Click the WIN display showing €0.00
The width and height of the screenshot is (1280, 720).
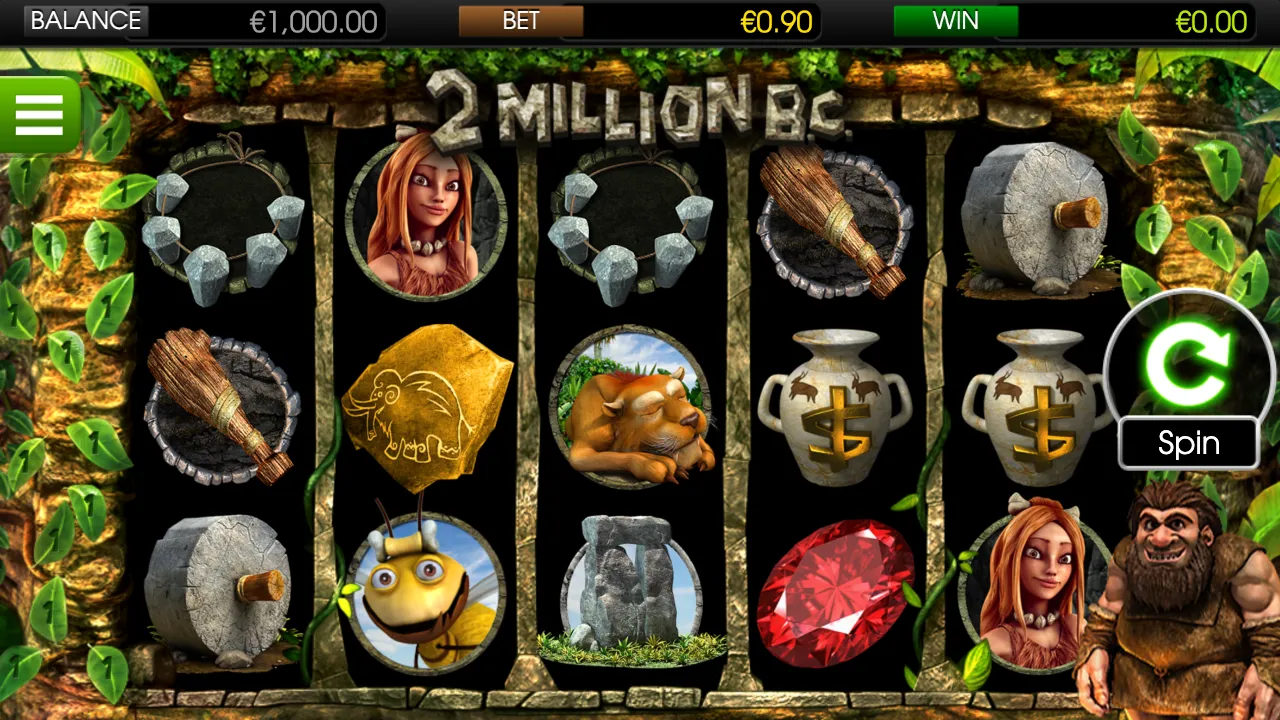click(x=1211, y=20)
